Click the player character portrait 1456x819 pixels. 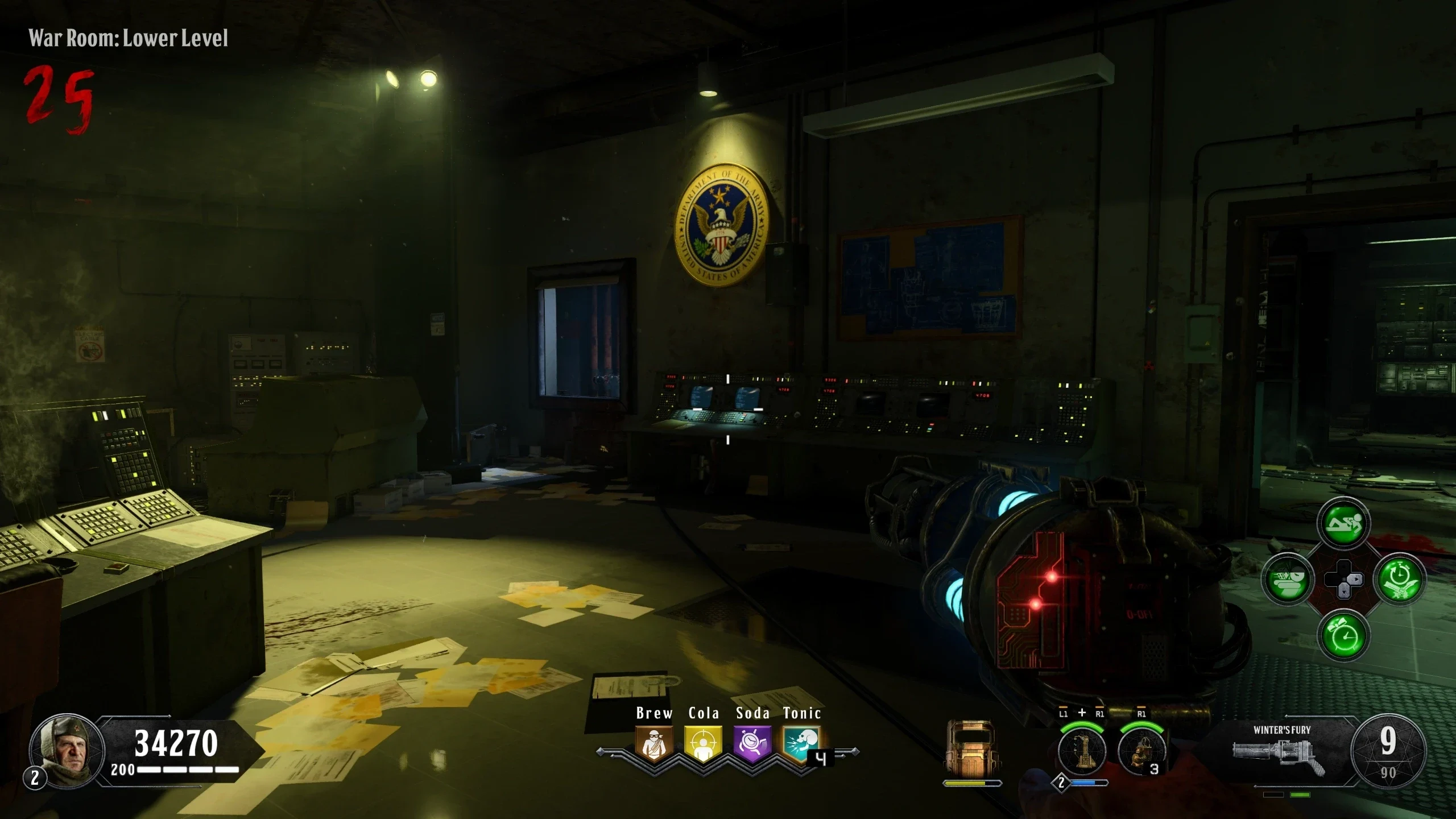[67, 750]
